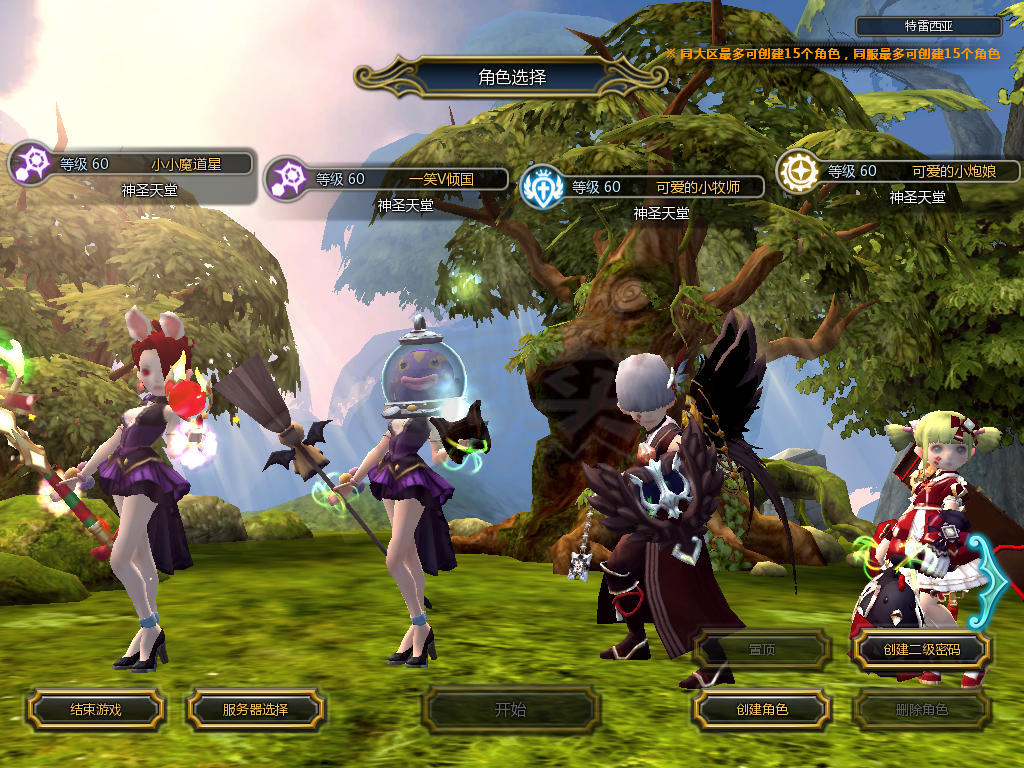Click the 结束游戏 button to exit
This screenshot has width=1024, height=768.
(x=95, y=710)
